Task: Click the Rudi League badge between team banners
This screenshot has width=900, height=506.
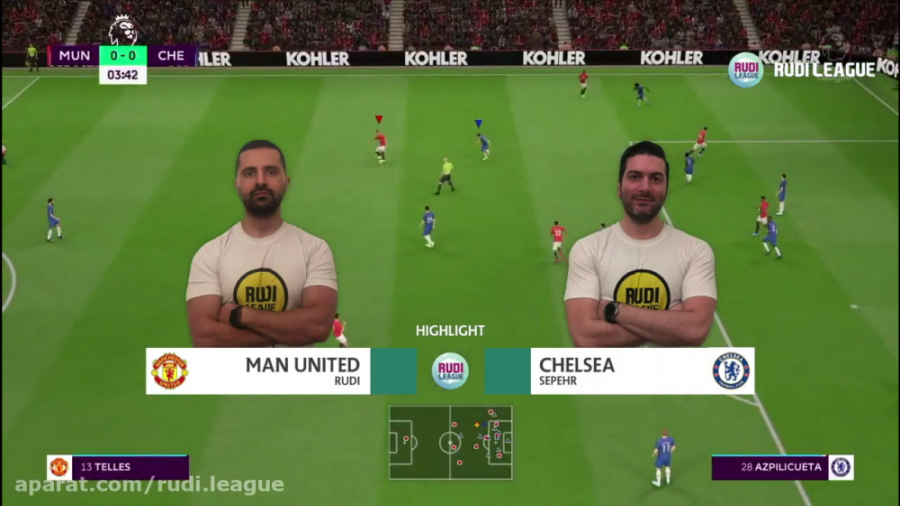Action: point(450,371)
